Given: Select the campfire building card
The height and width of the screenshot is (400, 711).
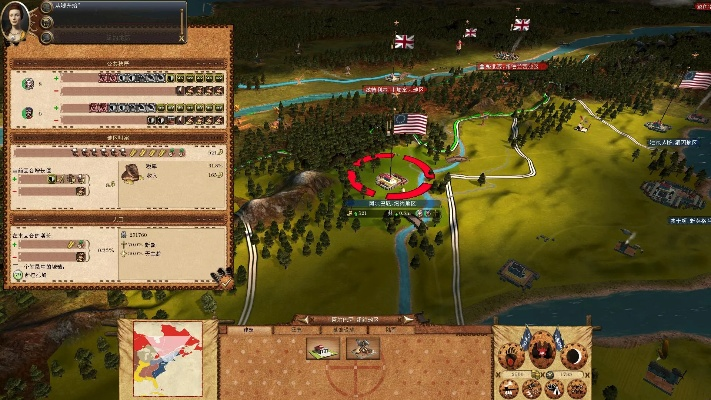Looking at the screenshot, I should click(x=362, y=348).
